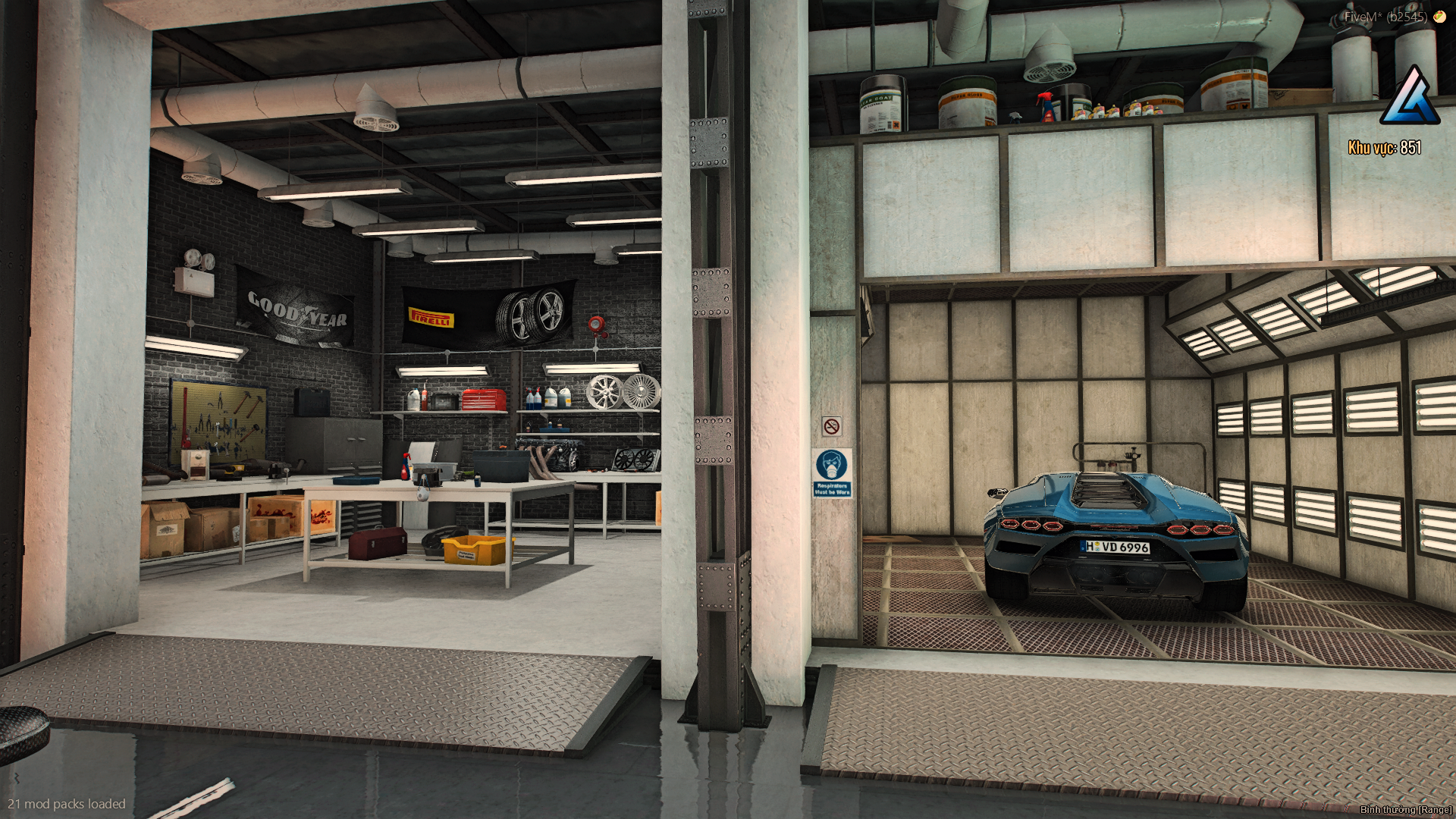Click the taco icon beside the FiveM label
Viewport: 1456px width, 819px height.
tap(1439, 16)
